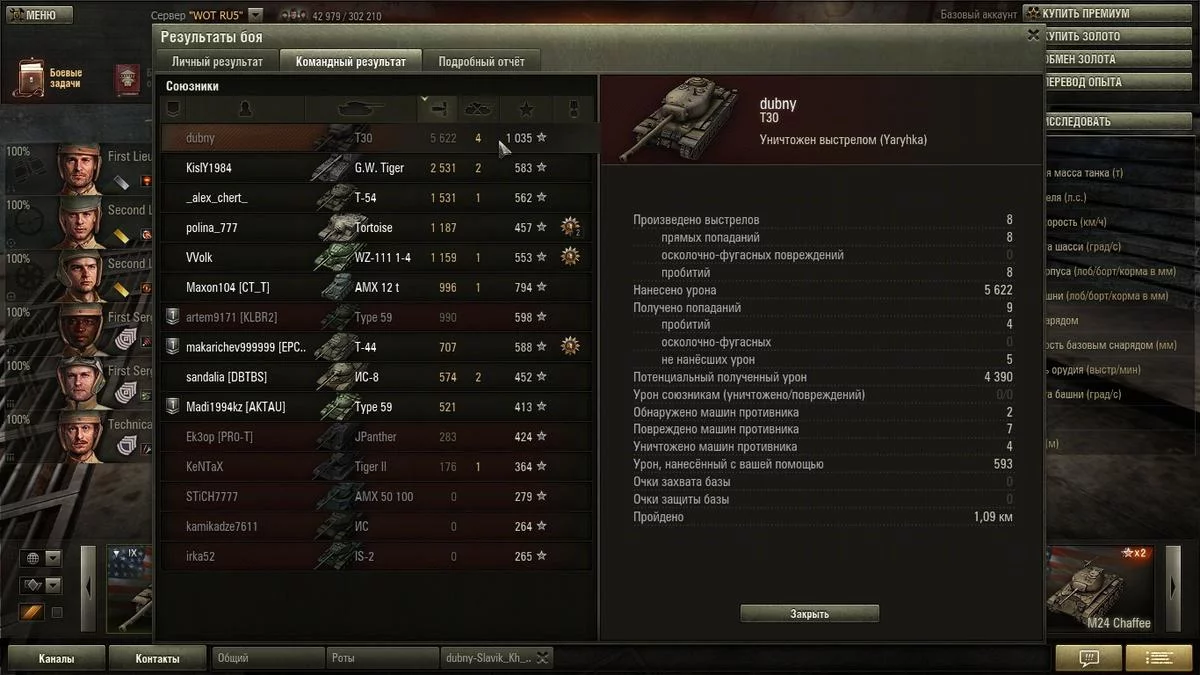
Task: Open the Роты chat tab
Action: 382,658
